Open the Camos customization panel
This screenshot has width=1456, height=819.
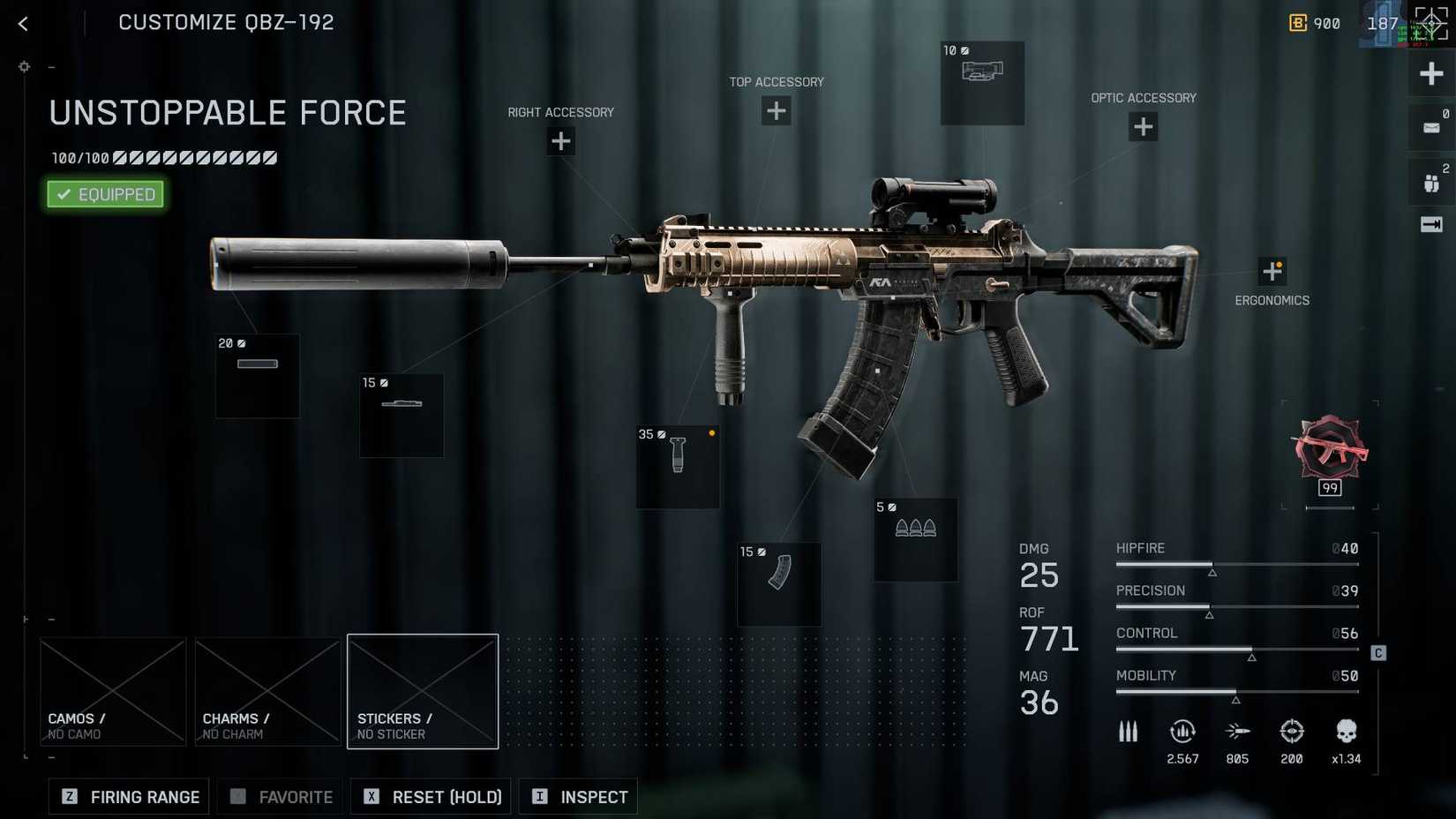click(x=113, y=691)
